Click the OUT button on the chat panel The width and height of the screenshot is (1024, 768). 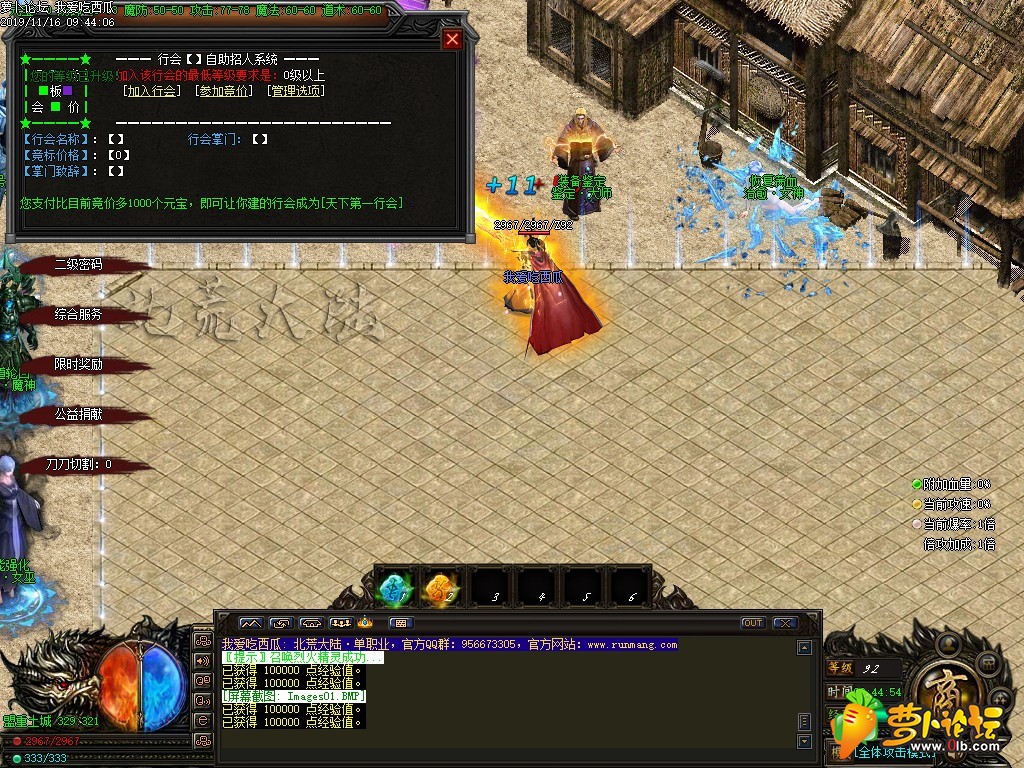[x=753, y=623]
